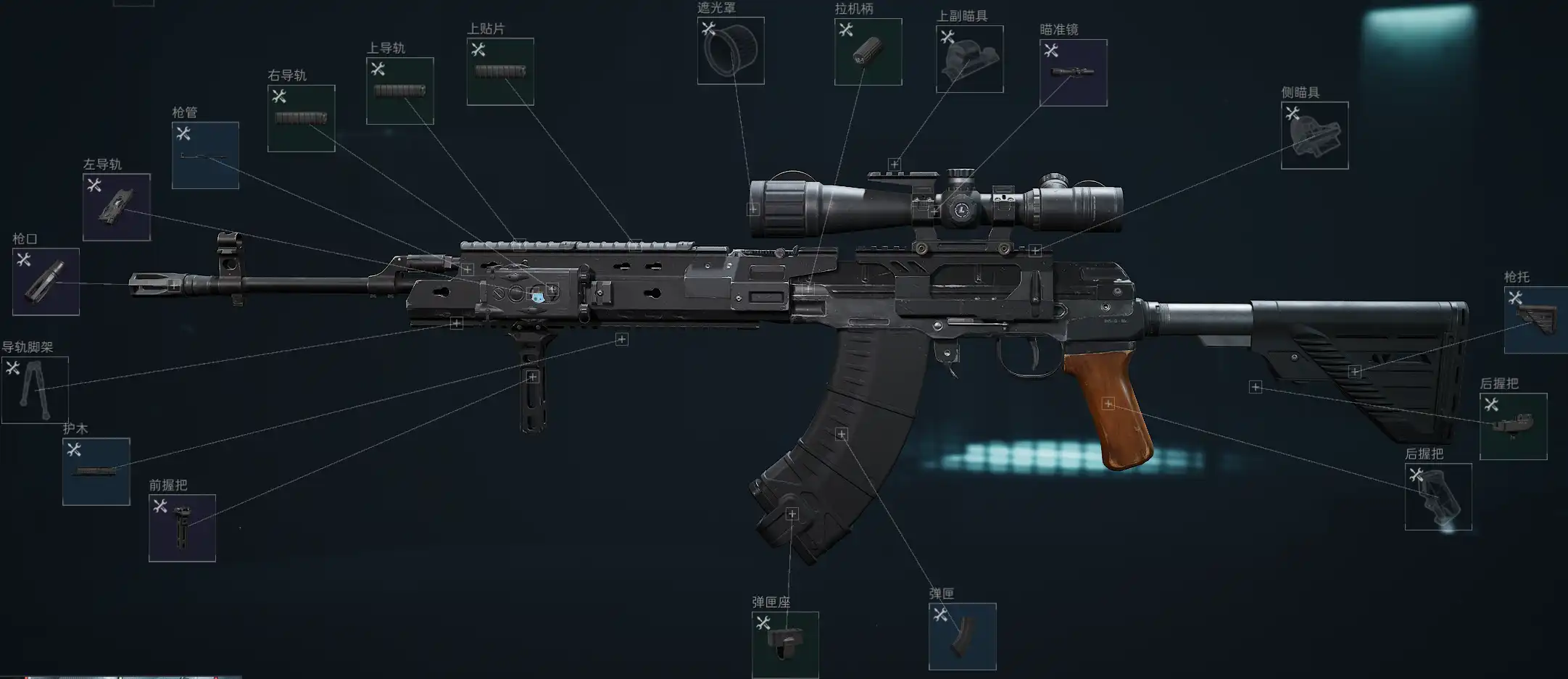1568x679 pixels.
Task: Select the 枪托 stock slot
Action: tap(1535, 320)
